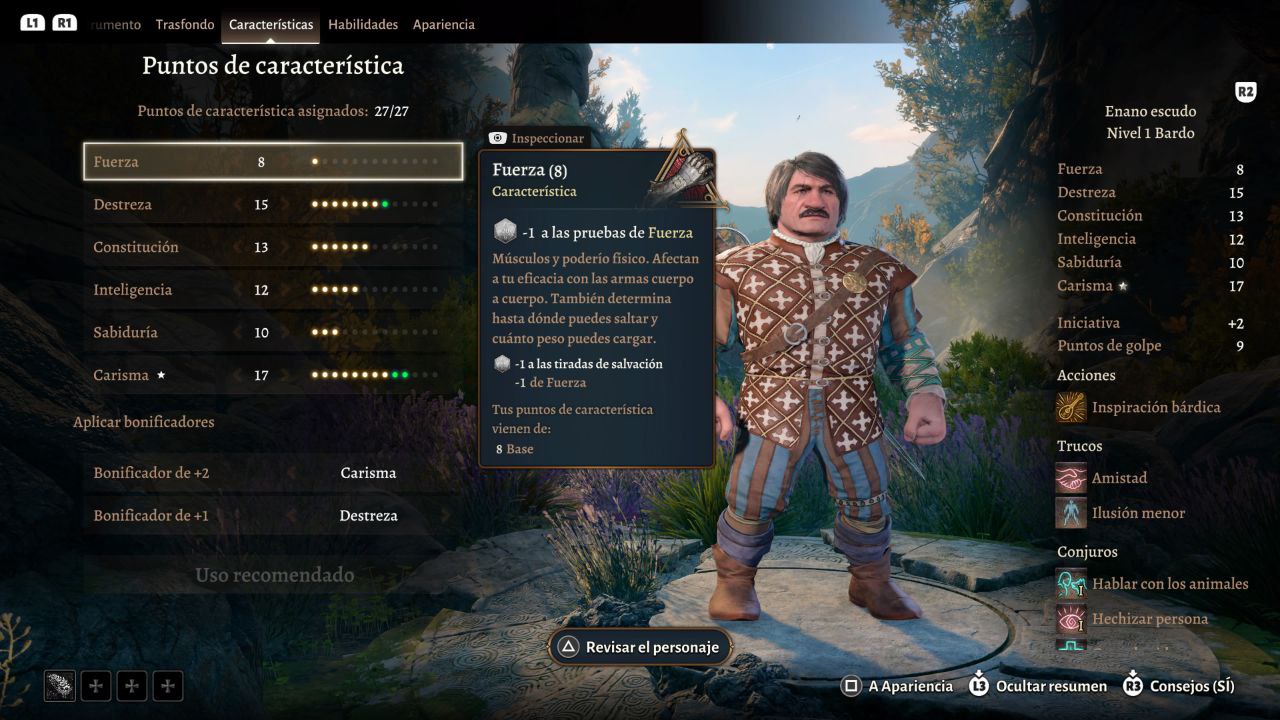Screen dimensions: 1280x720
Task: Apply the Uso recomendado preset
Action: pyautogui.click(x=274, y=575)
